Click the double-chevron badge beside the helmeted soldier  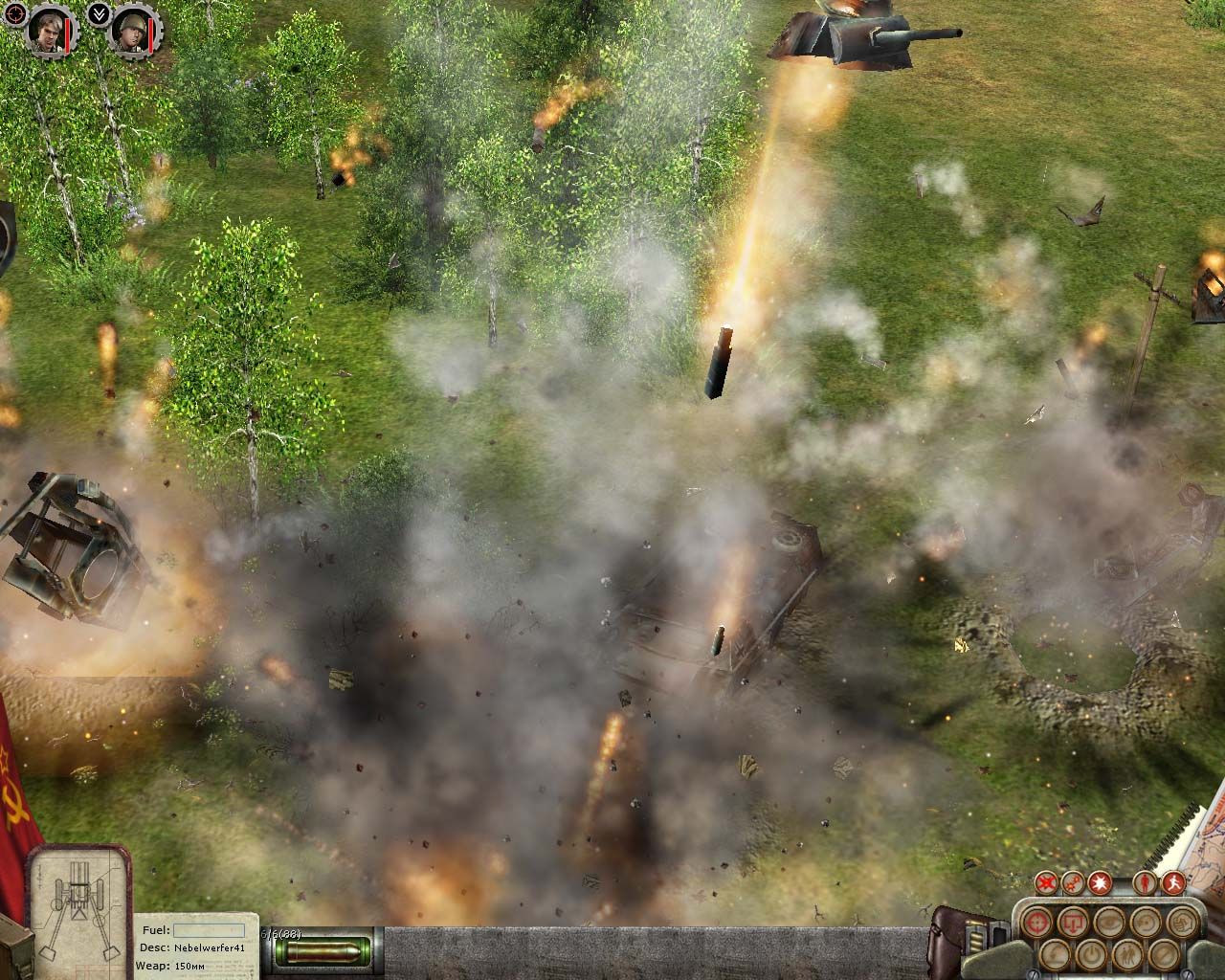pyautogui.click(x=97, y=12)
